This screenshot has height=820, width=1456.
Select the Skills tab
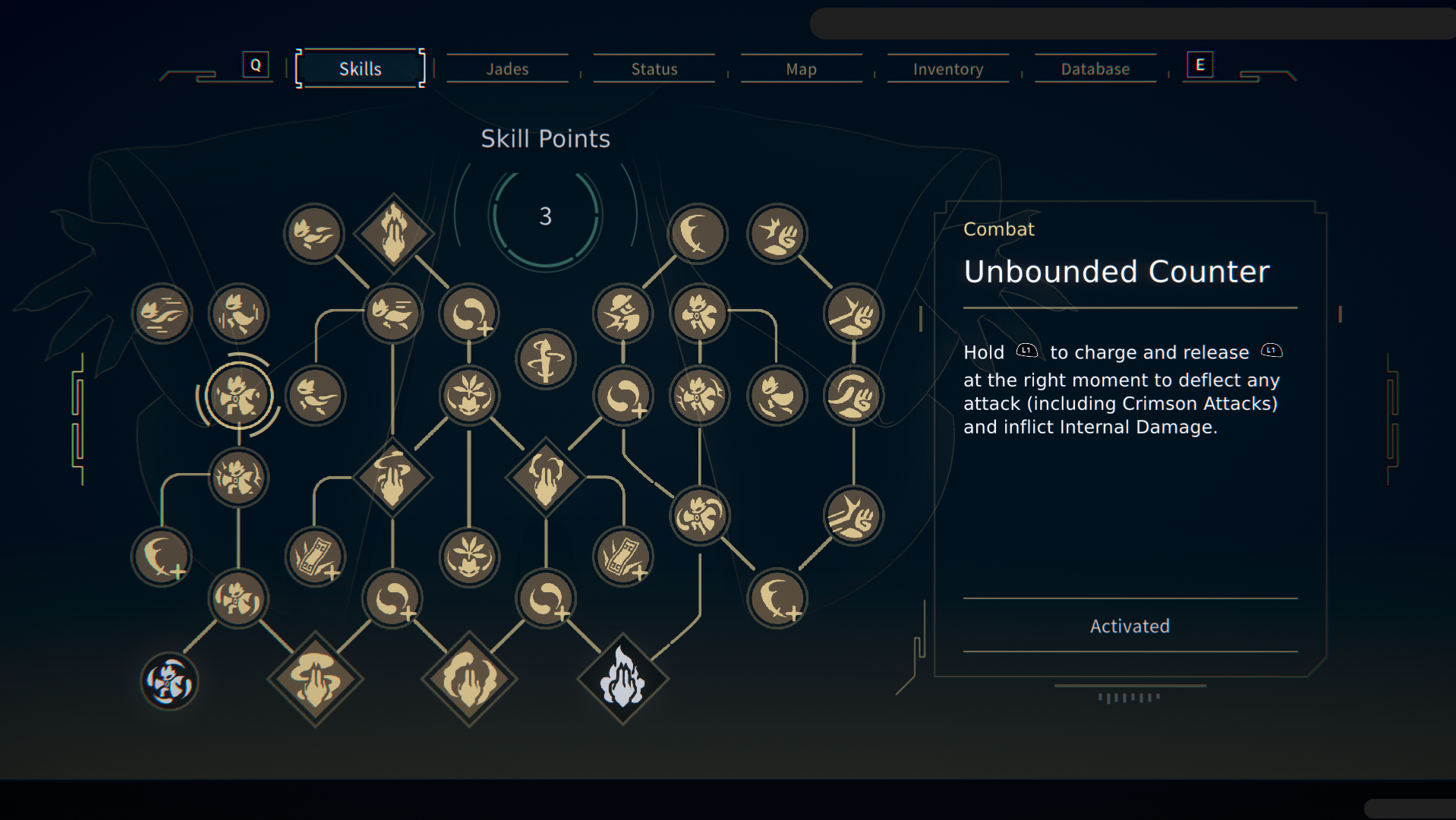point(360,69)
